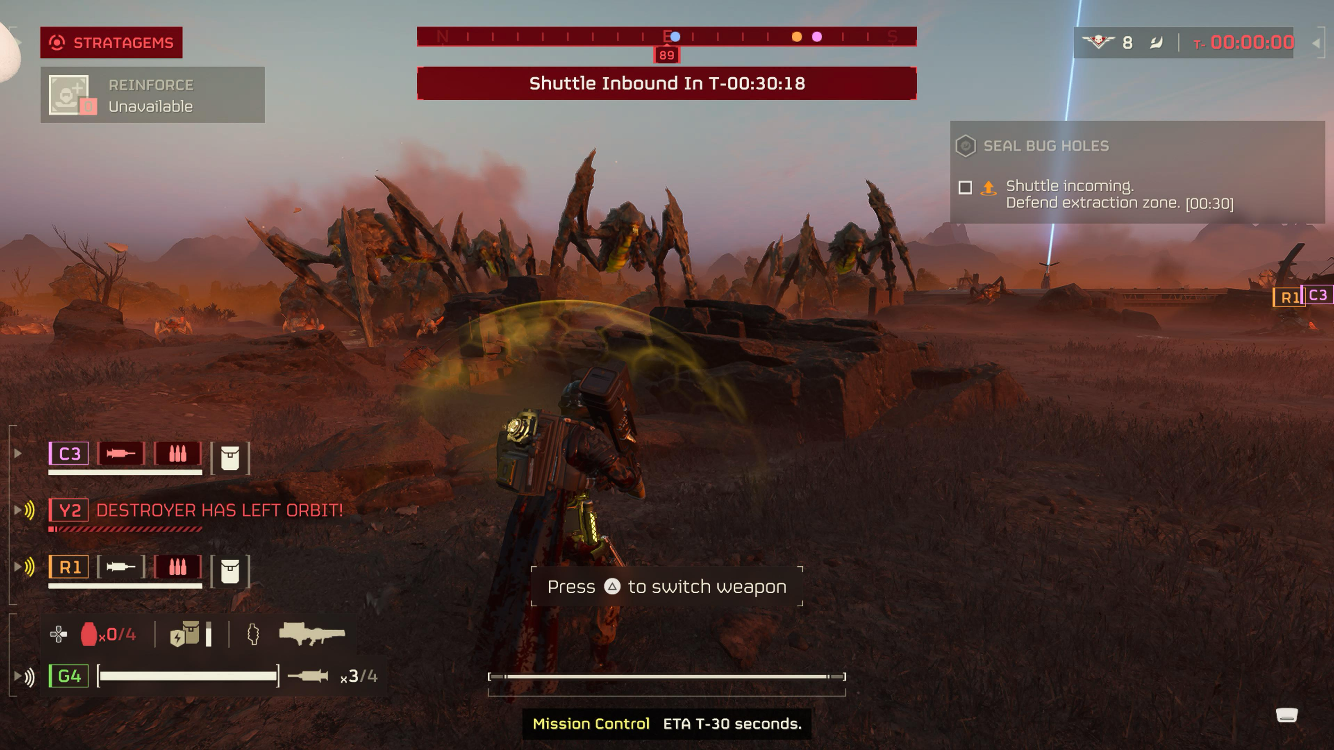The image size is (1334, 750).
Task: Click R1's ammo status icon
Action: [178, 567]
